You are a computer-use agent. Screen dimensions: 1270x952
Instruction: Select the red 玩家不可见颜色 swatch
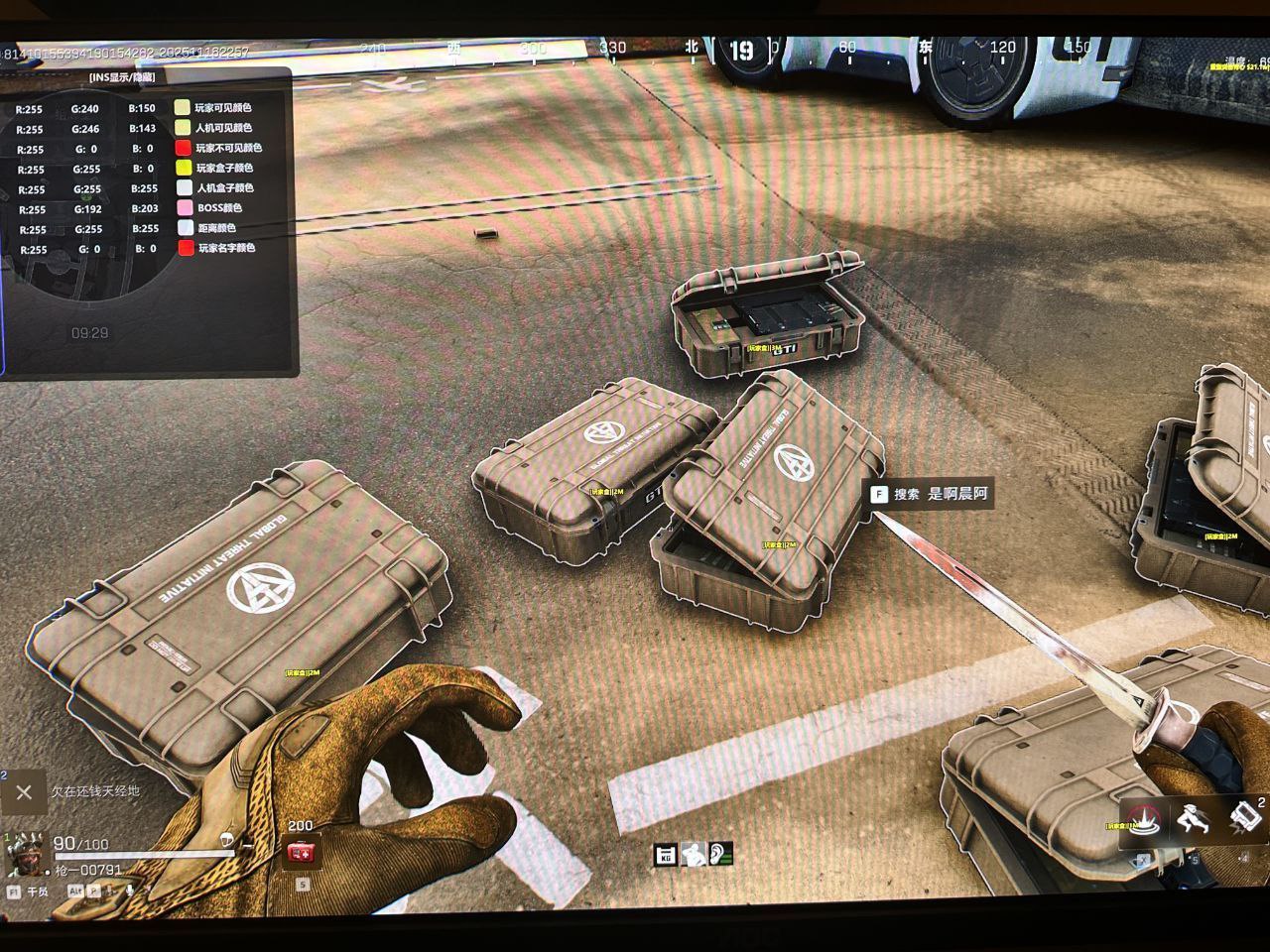point(184,148)
